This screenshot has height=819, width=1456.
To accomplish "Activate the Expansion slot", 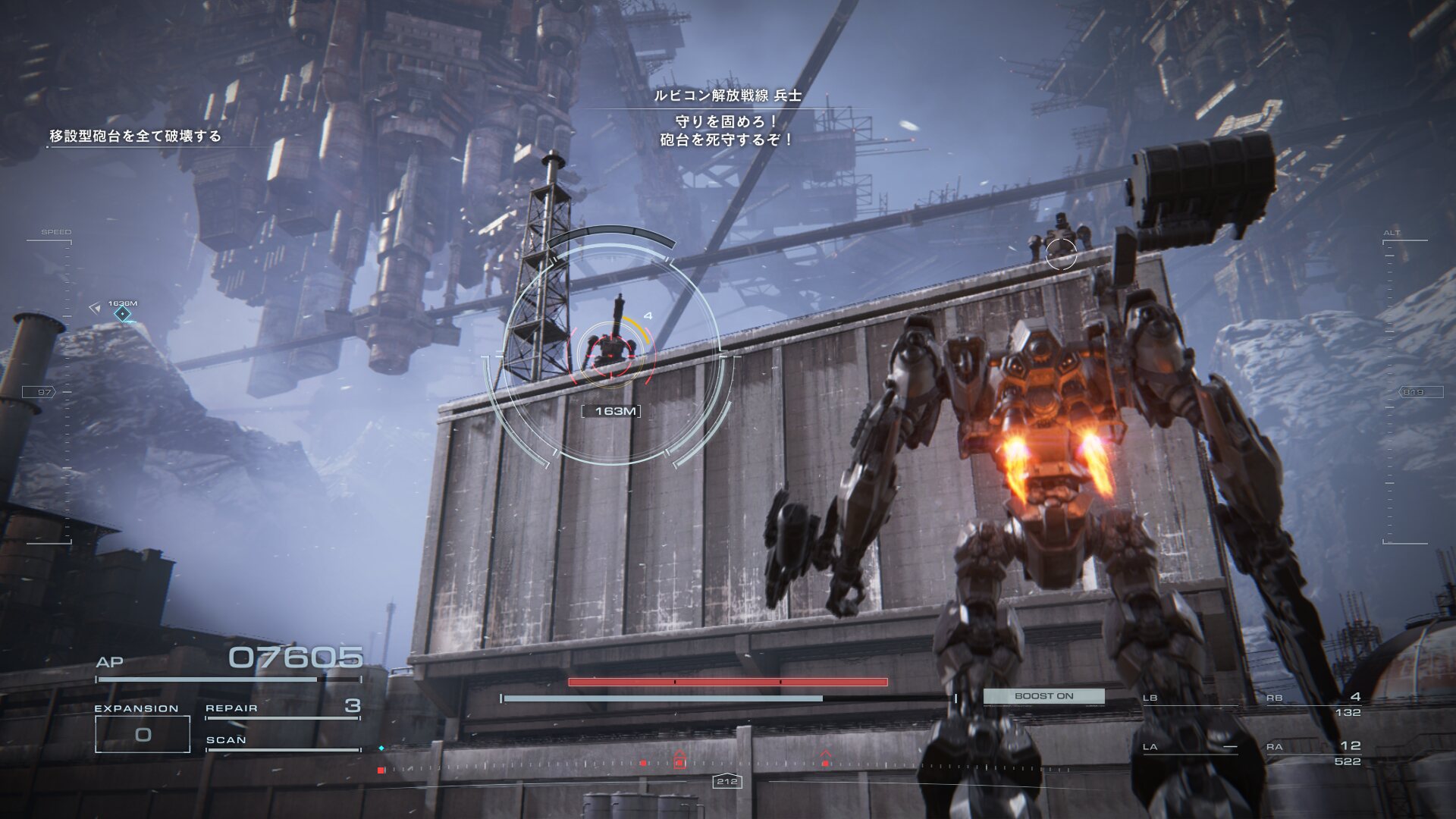I will click(143, 733).
